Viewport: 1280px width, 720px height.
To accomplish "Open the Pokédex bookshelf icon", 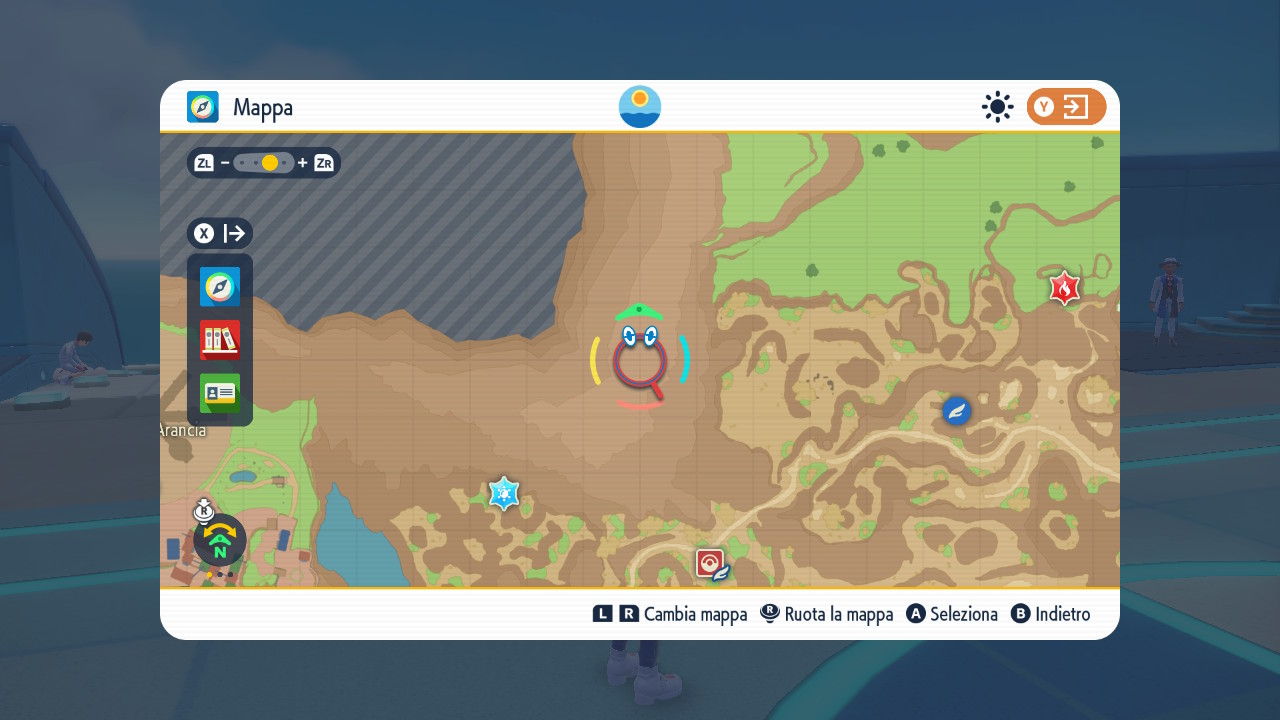I will (220, 340).
